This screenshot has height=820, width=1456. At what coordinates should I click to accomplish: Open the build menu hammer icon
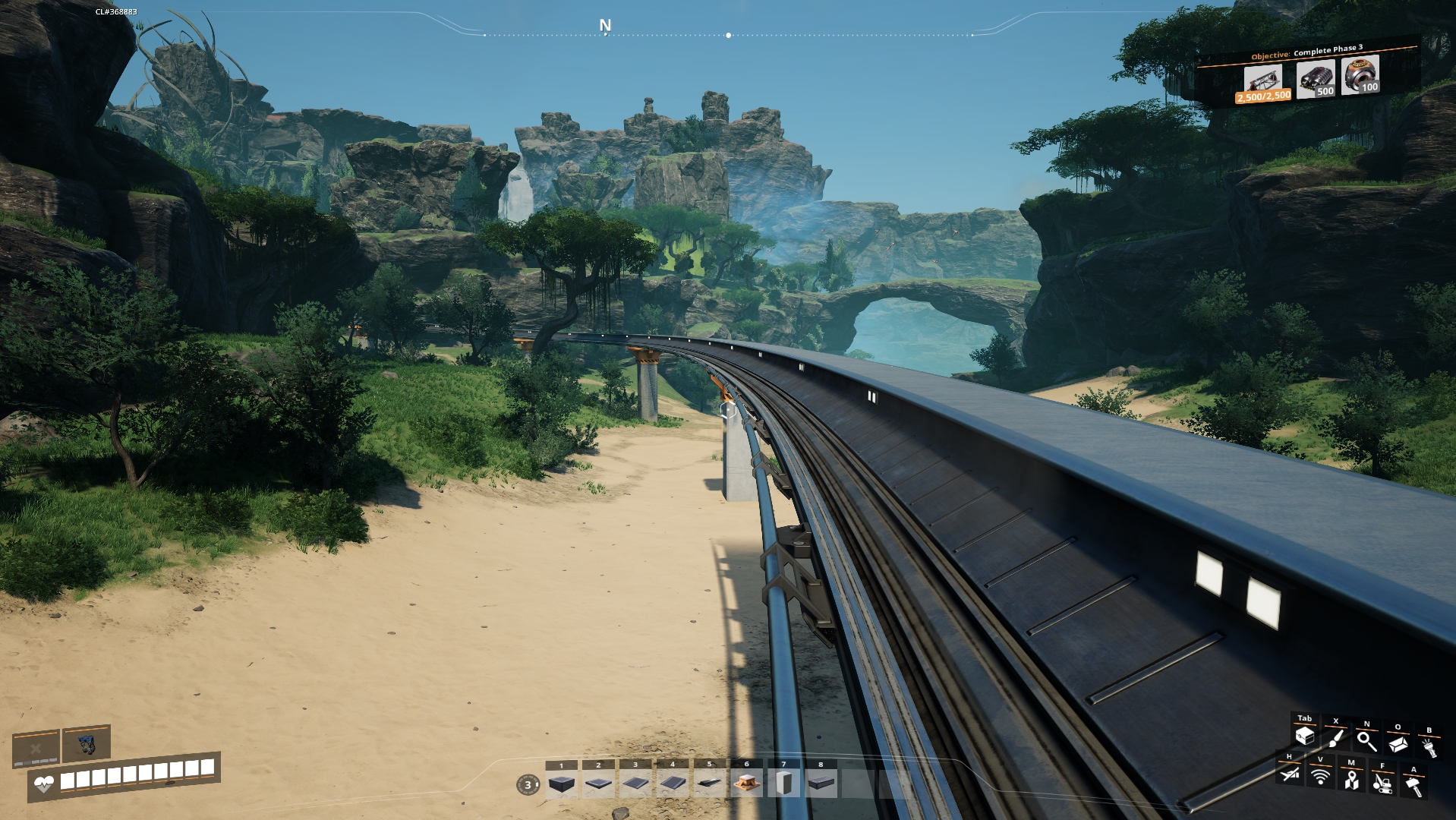1413,787
